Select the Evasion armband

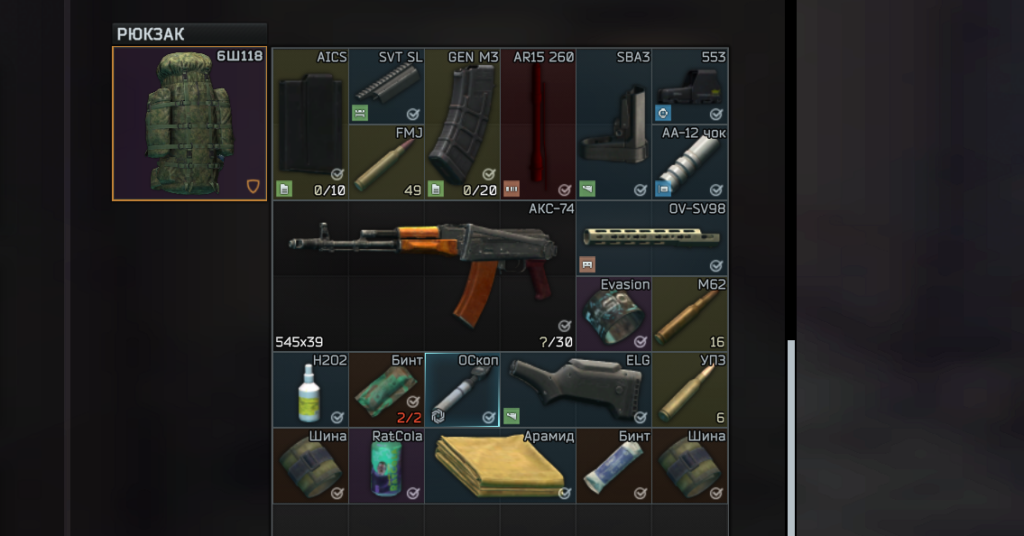click(x=614, y=314)
